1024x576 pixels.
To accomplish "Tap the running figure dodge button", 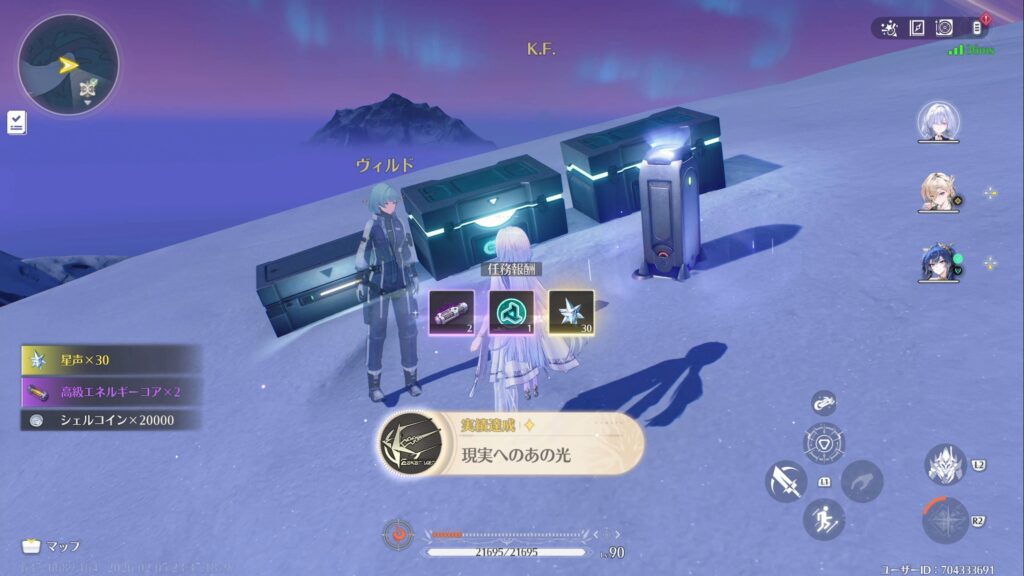I will (x=824, y=519).
